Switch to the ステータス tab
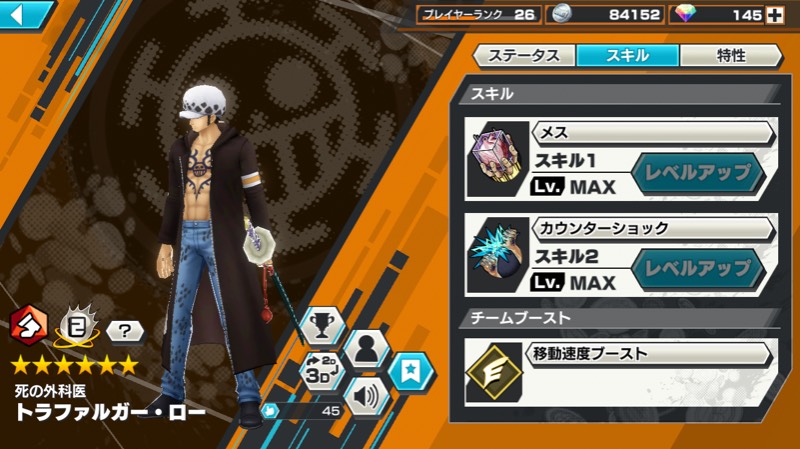The width and height of the screenshot is (800, 449). pos(524,56)
